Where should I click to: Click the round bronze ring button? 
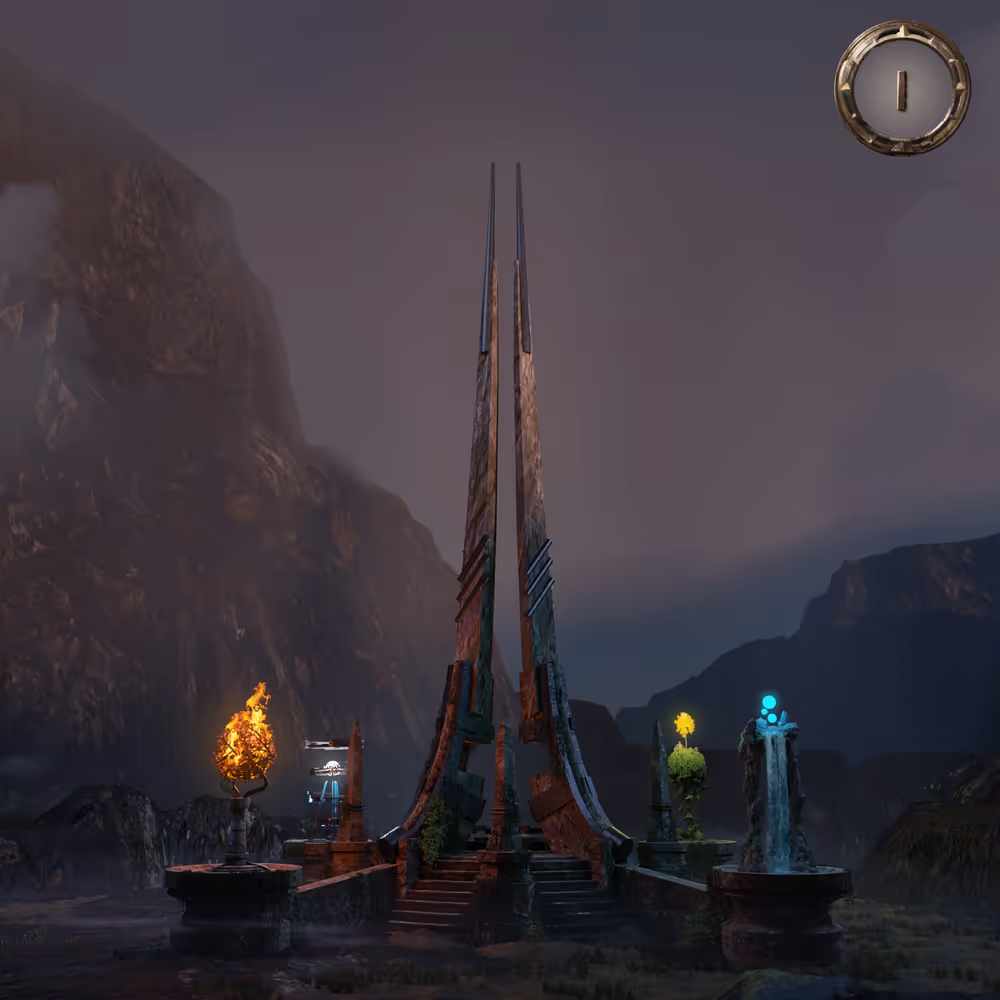(902, 88)
